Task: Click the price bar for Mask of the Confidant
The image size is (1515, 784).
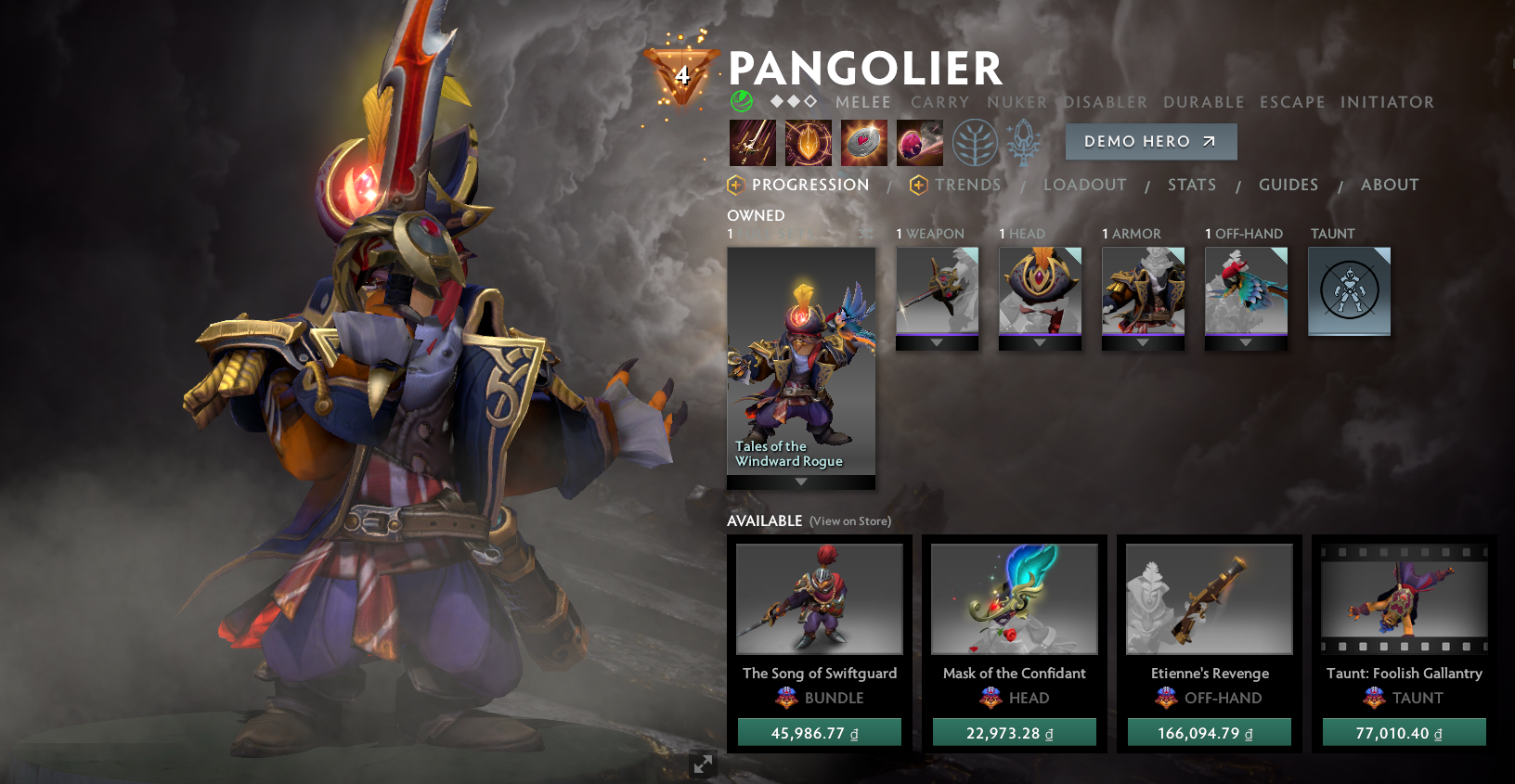Action: 1013,731
